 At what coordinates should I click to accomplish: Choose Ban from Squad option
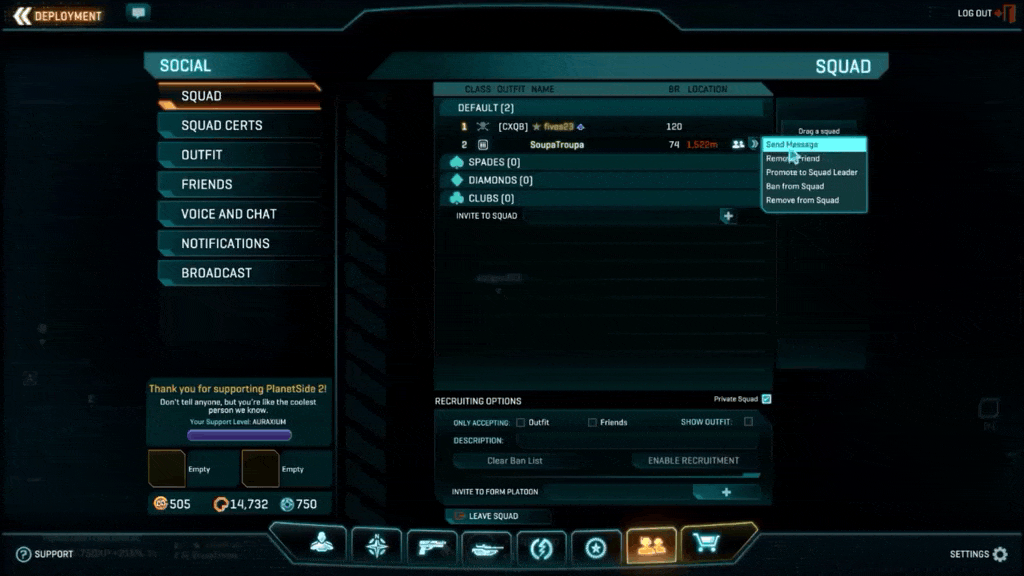click(x=795, y=187)
